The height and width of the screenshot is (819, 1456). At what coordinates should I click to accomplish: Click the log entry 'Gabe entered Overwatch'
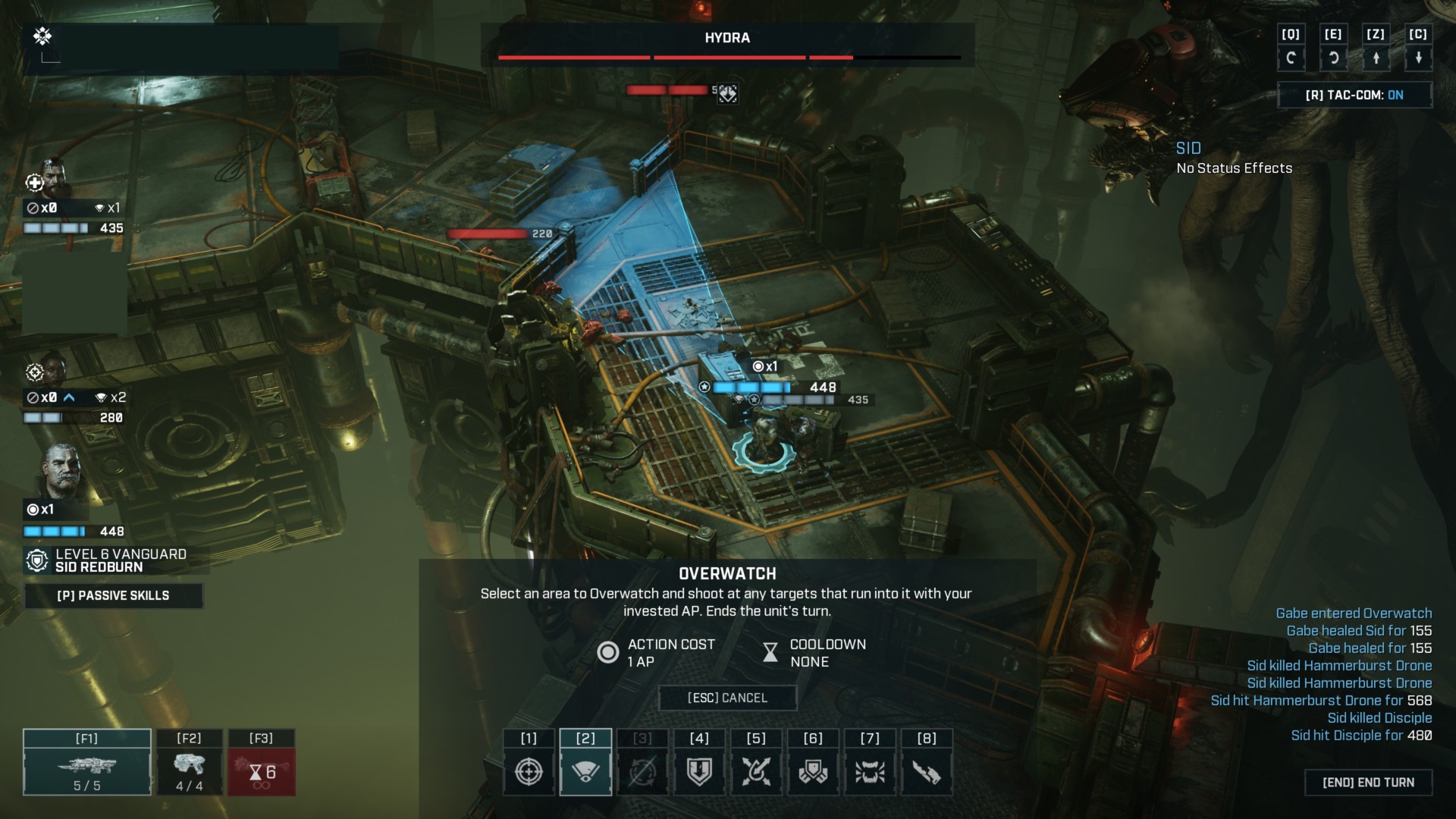(x=1354, y=613)
